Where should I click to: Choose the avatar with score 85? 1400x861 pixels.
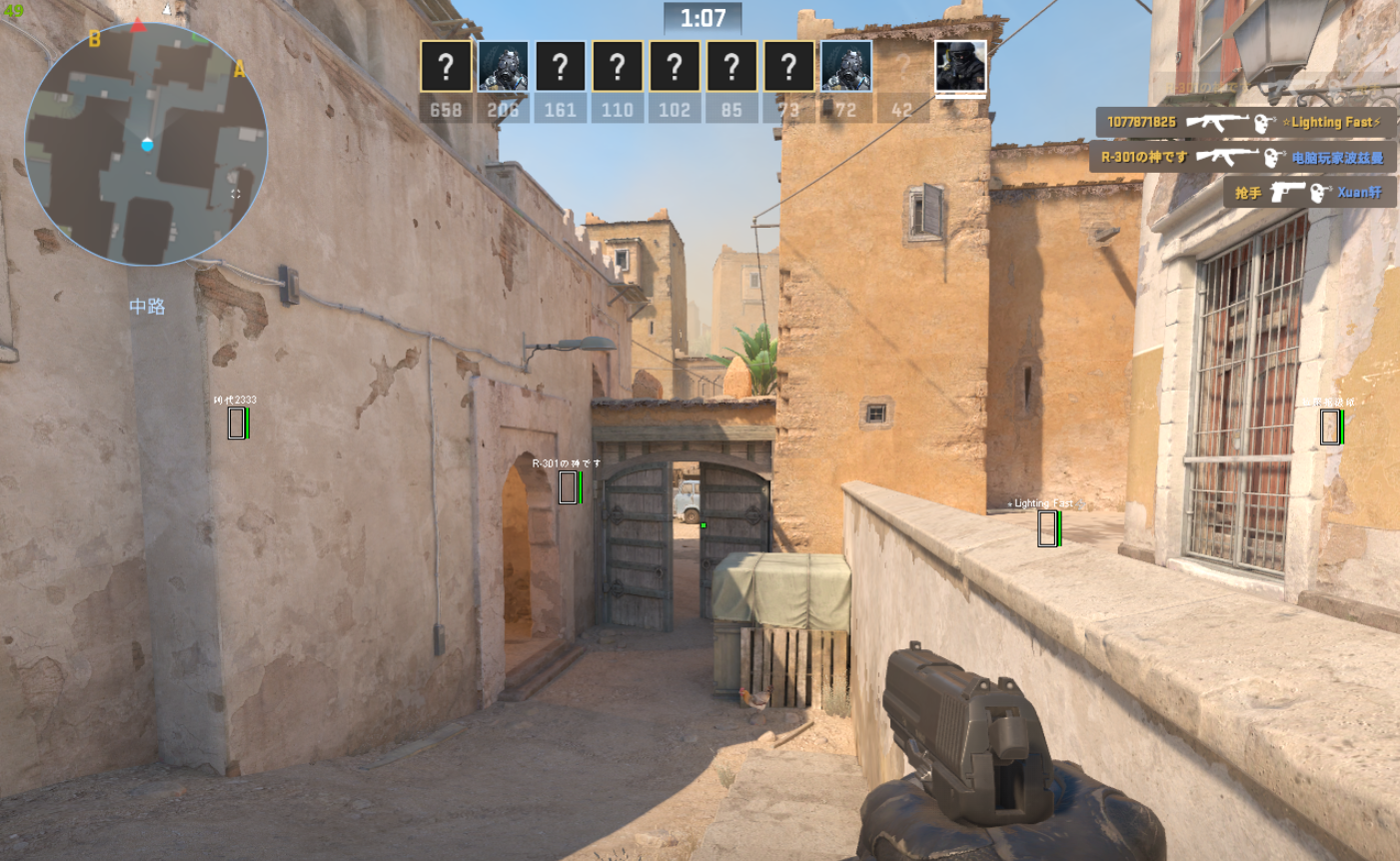click(731, 67)
